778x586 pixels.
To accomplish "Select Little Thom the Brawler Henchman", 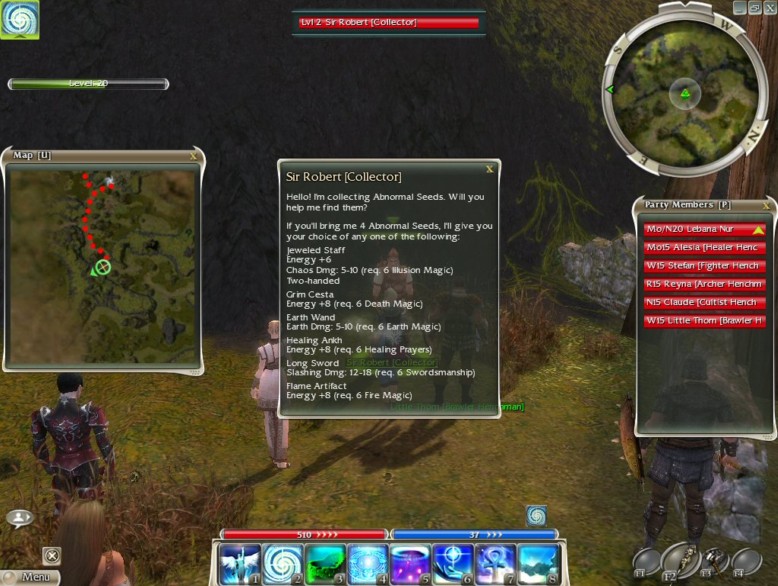I will pos(704,321).
